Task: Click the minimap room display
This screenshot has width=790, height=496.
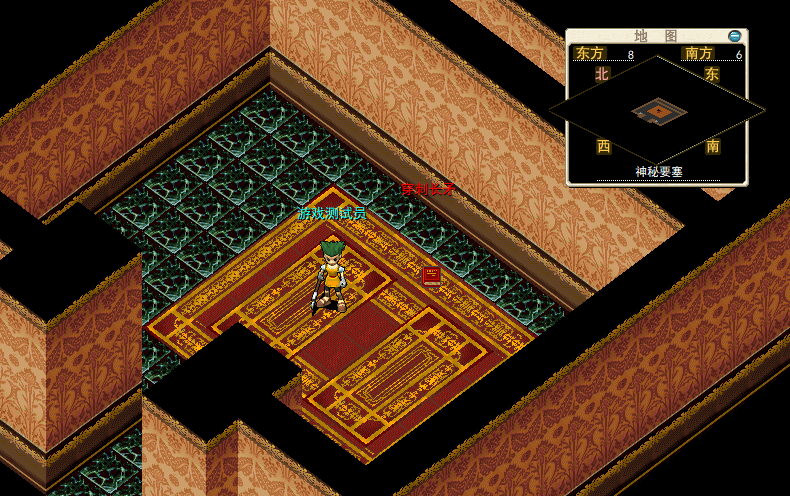Action: [659, 111]
